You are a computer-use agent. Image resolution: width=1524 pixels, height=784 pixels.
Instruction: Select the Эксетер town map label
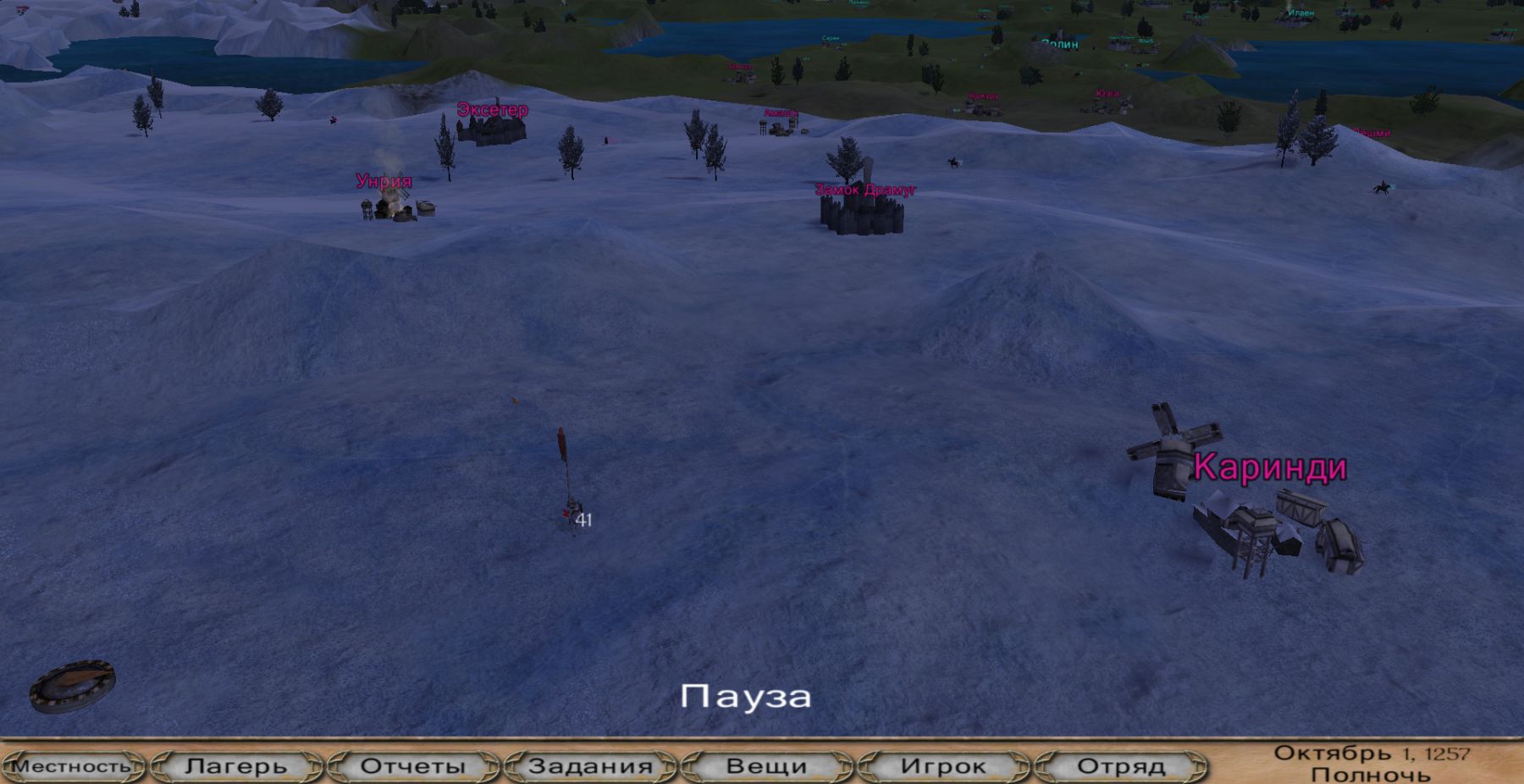tap(492, 110)
